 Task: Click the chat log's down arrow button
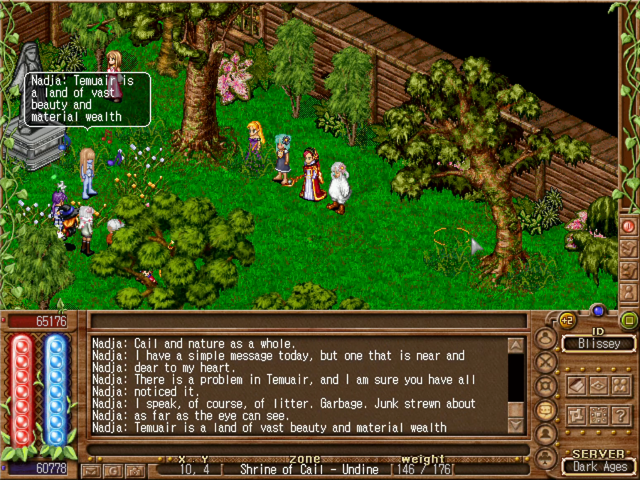point(515,425)
